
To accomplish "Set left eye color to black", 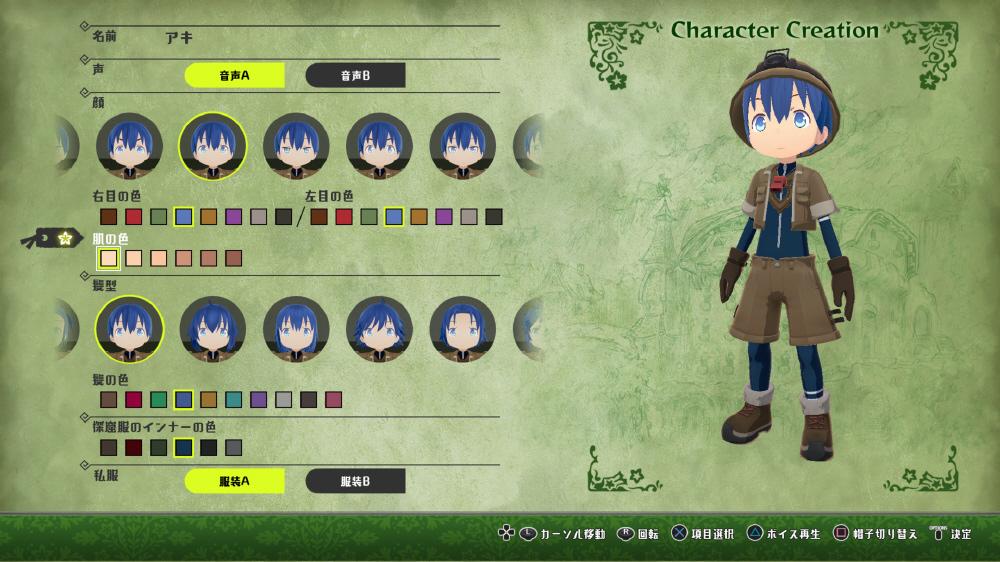I will pos(494,217).
